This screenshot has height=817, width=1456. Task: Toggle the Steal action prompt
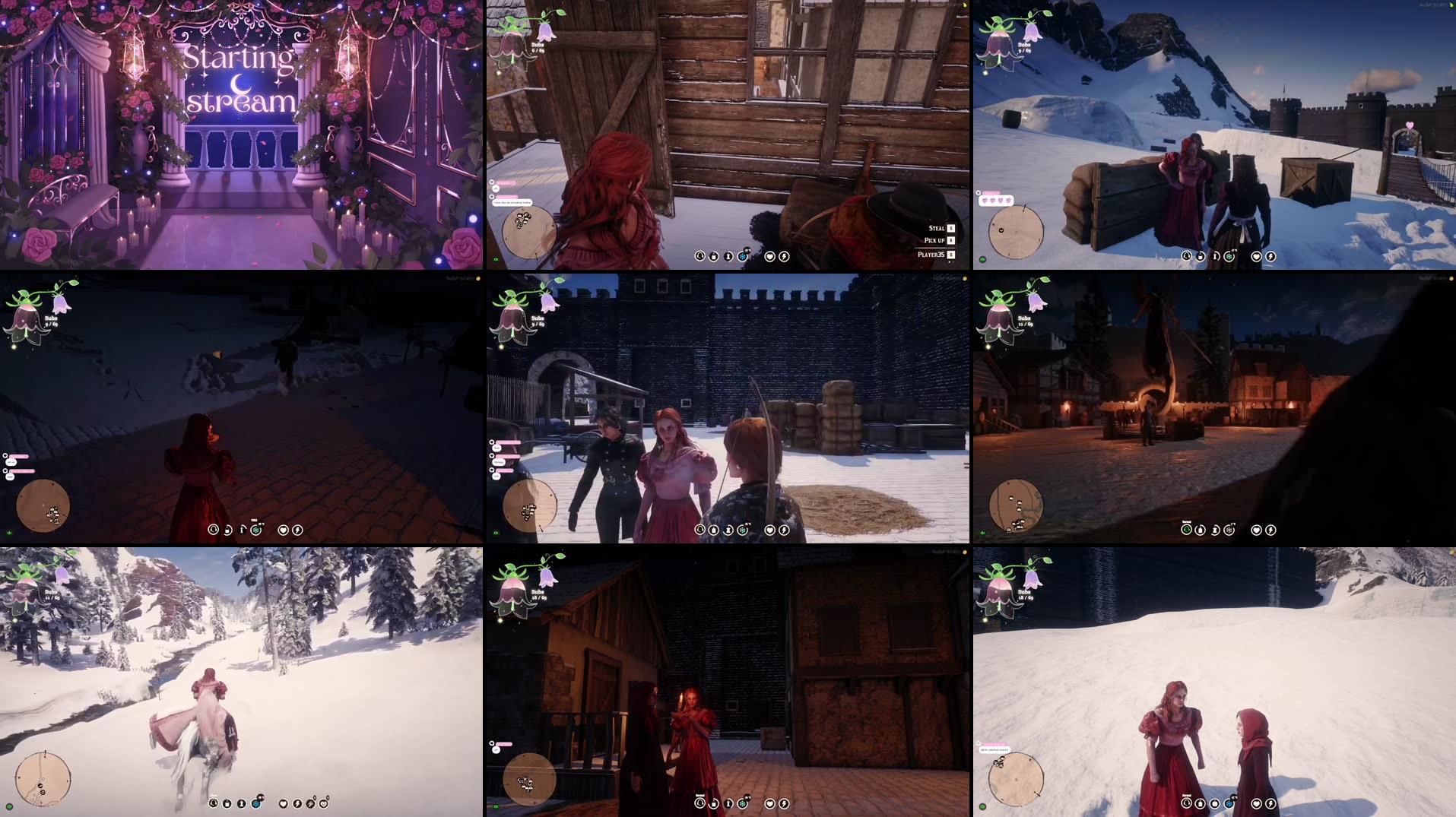coord(936,227)
